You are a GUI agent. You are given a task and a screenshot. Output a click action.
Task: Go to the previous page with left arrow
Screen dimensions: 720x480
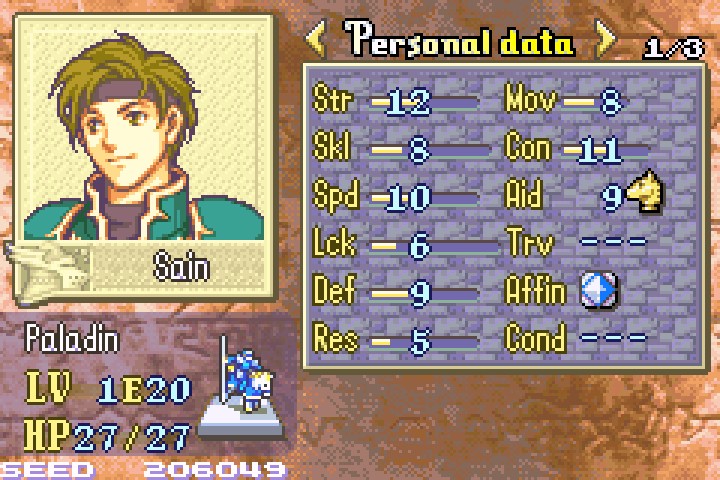[x=316, y=41]
